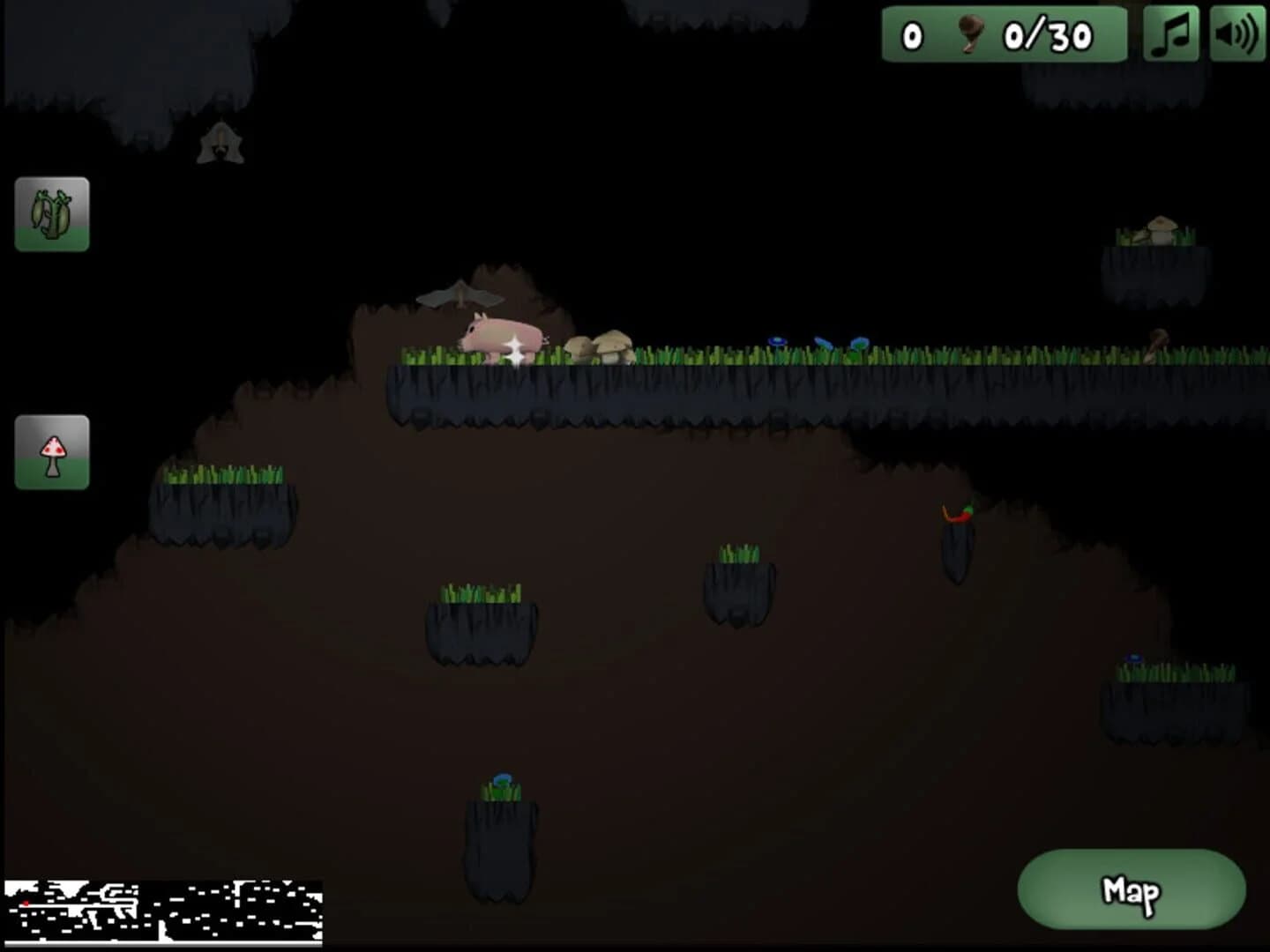Click the red chili pepper on the platform
The width and height of the screenshot is (1270, 952).
pyautogui.click(x=958, y=516)
